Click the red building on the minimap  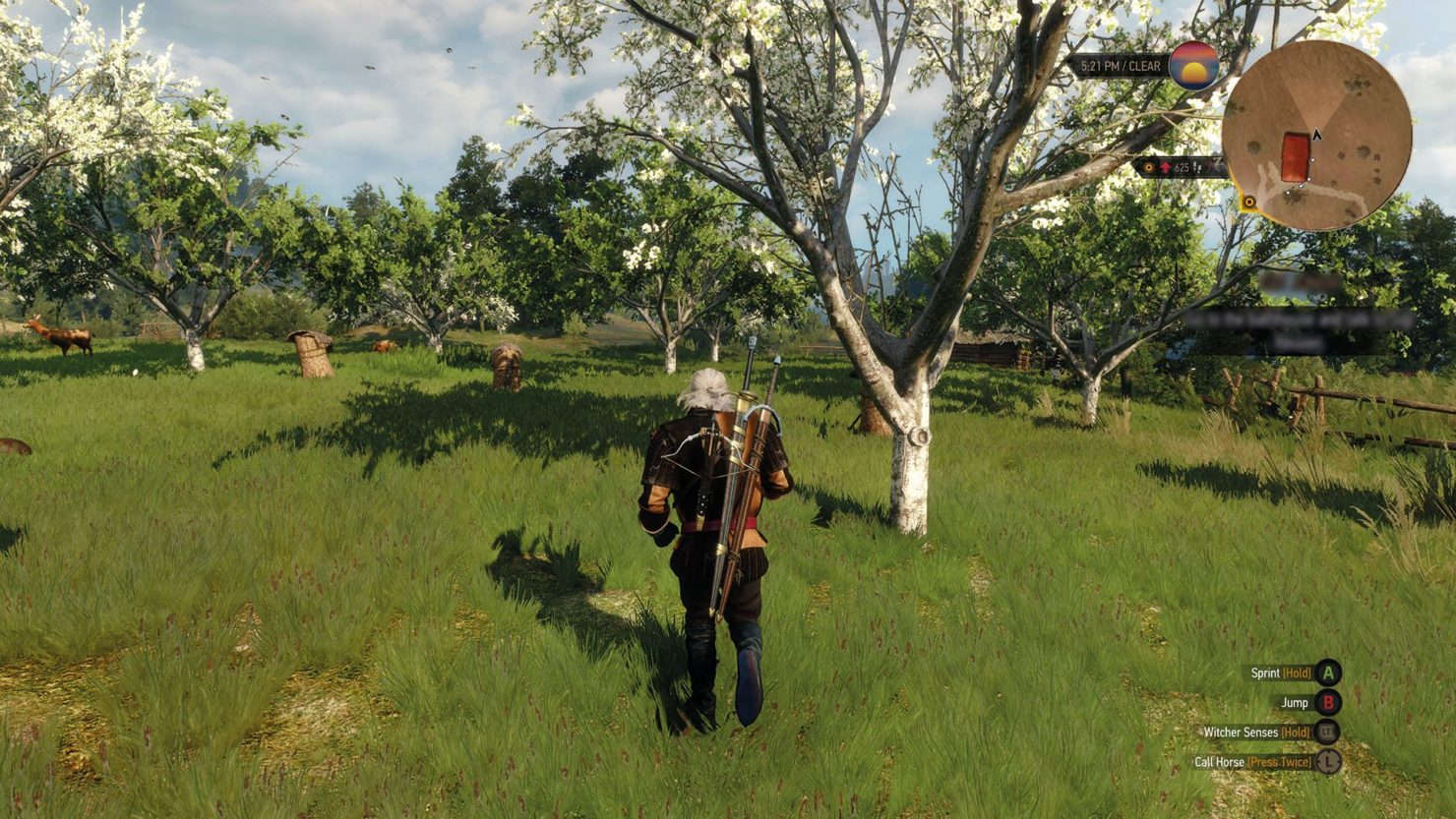pyautogui.click(x=1295, y=157)
